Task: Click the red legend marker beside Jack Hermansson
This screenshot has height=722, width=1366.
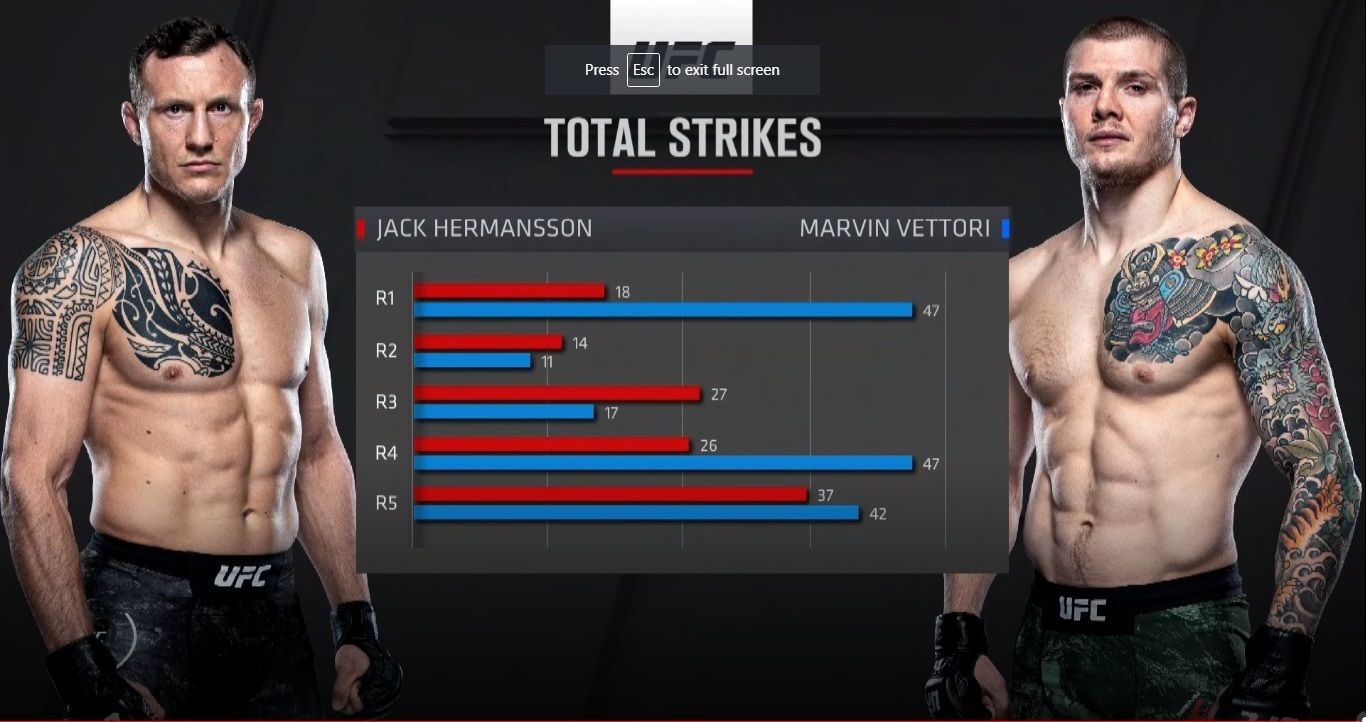Action: [360, 228]
